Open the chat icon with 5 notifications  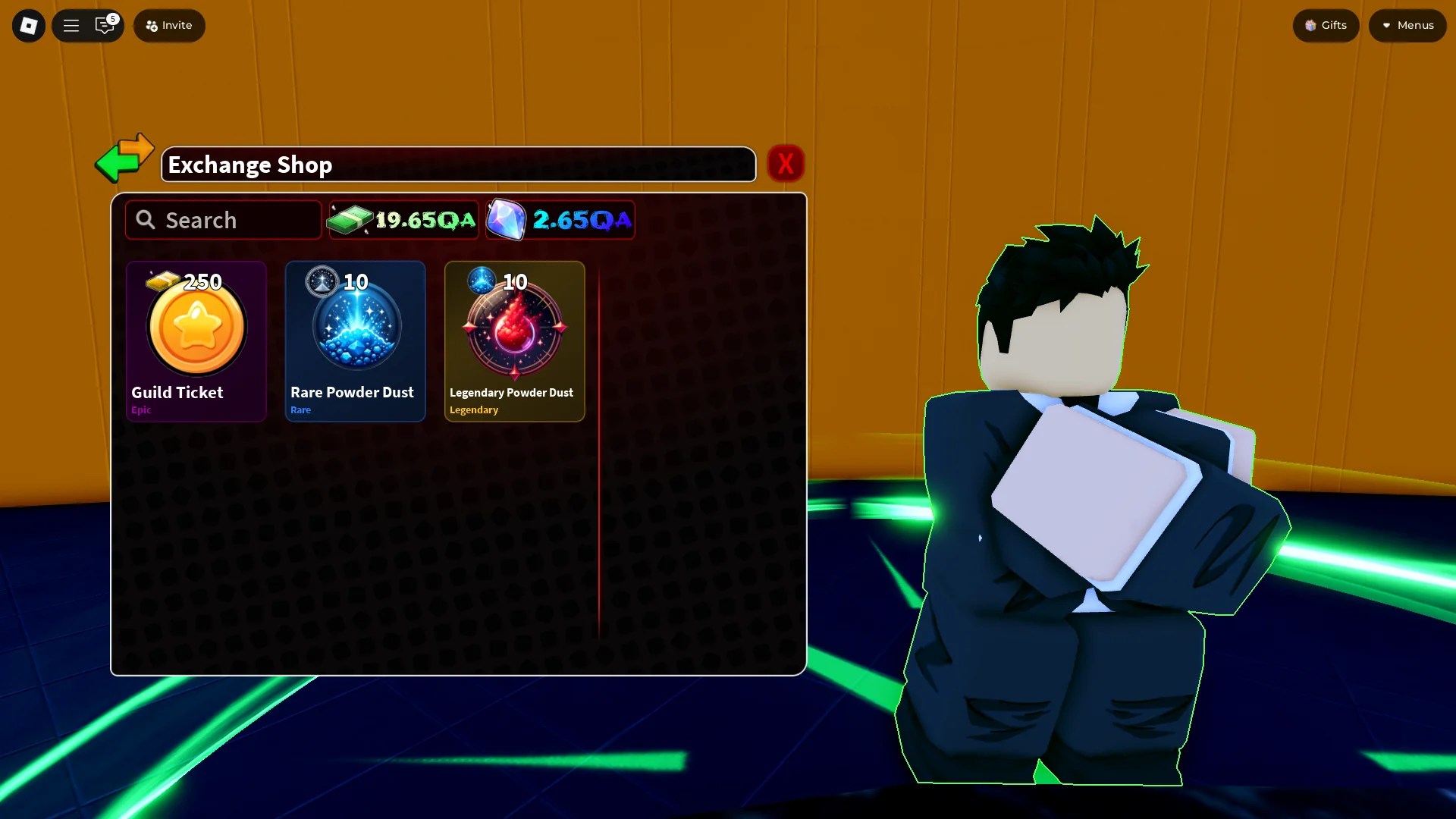pos(105,25)
